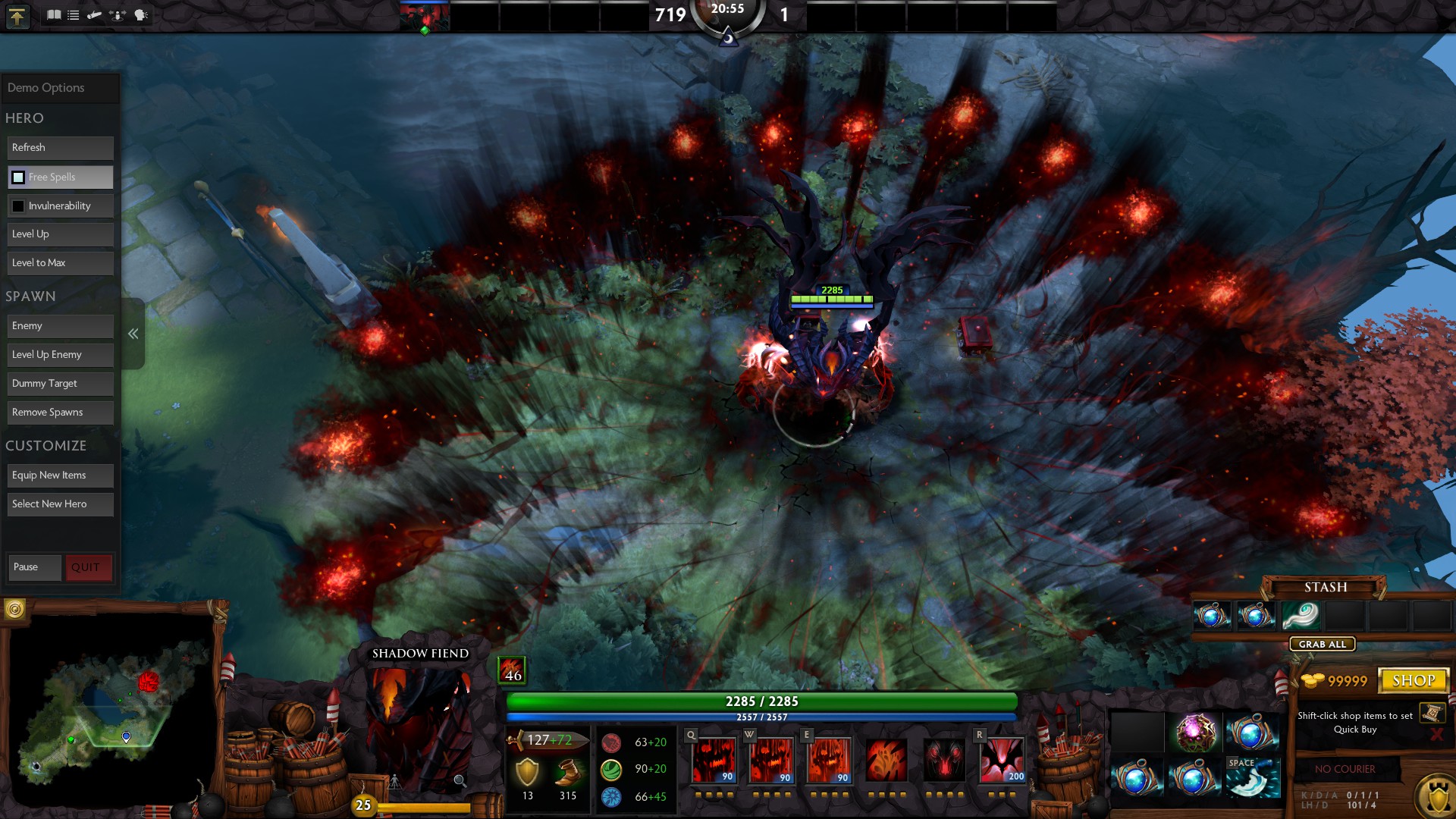
Task: Enable the Invulnerability checkbox
Action: pos(17,206)
